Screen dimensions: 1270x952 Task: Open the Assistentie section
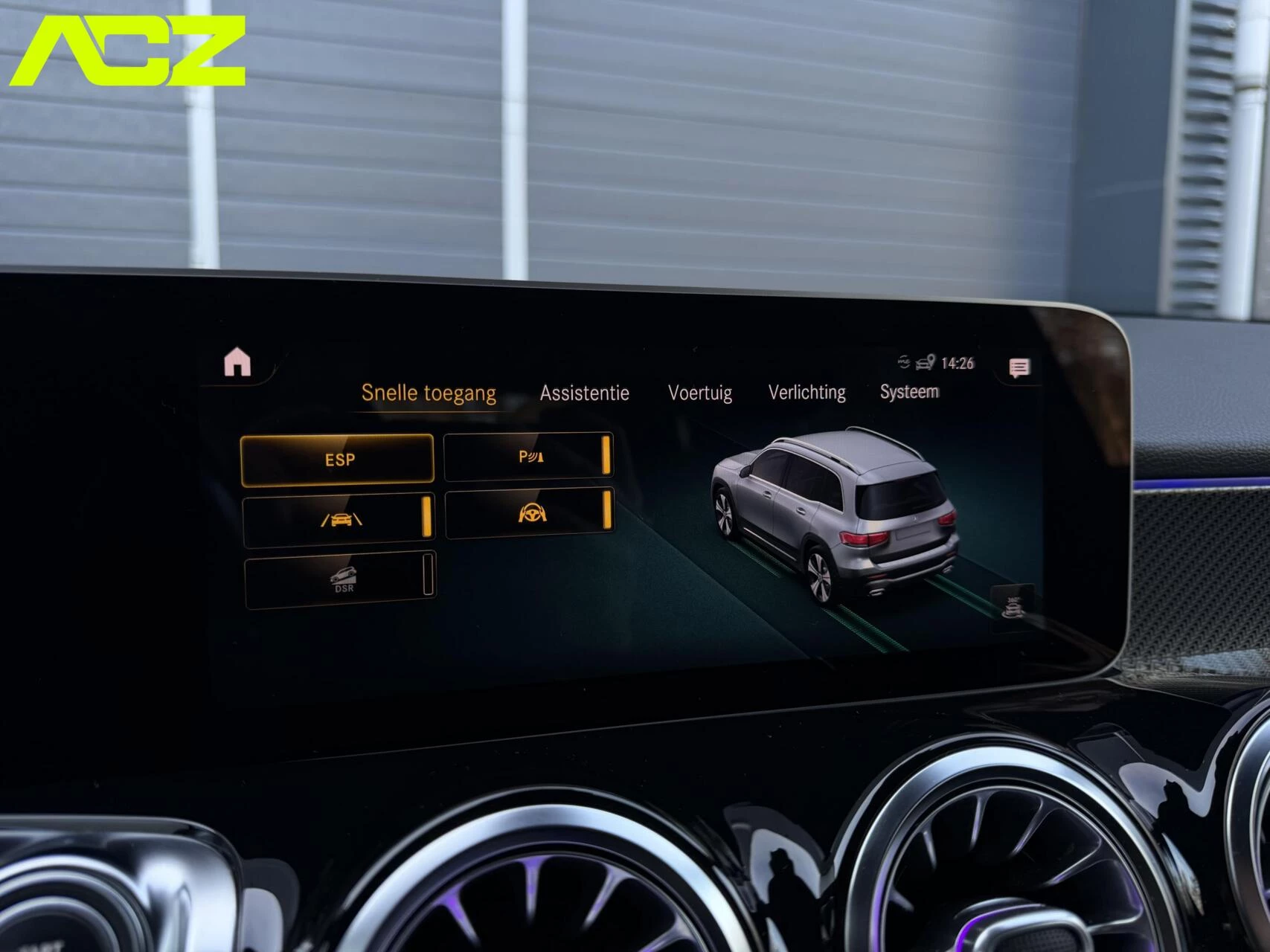tap(585, 392)
